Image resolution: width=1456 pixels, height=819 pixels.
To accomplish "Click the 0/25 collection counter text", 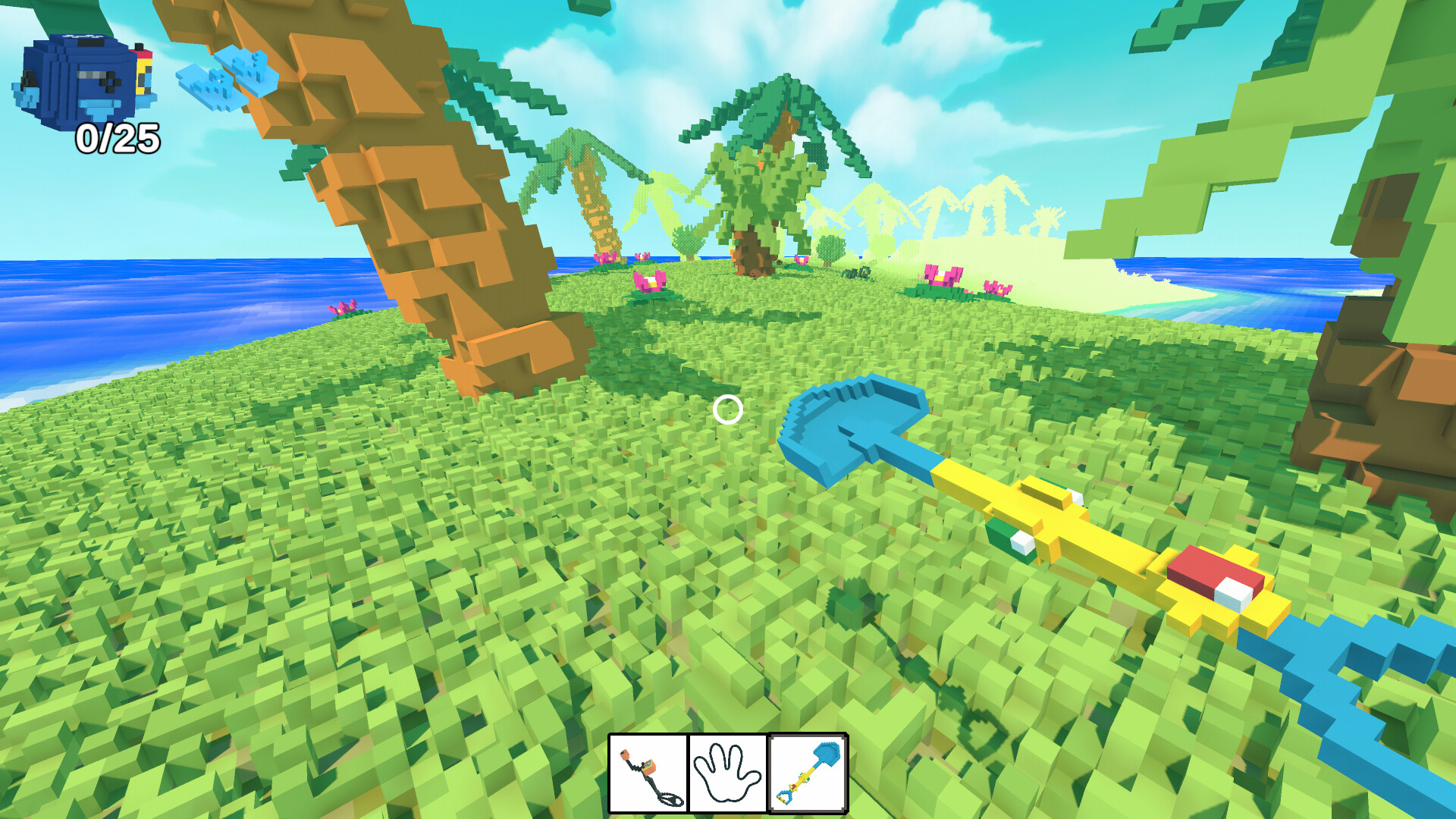I will click(118, 139).
